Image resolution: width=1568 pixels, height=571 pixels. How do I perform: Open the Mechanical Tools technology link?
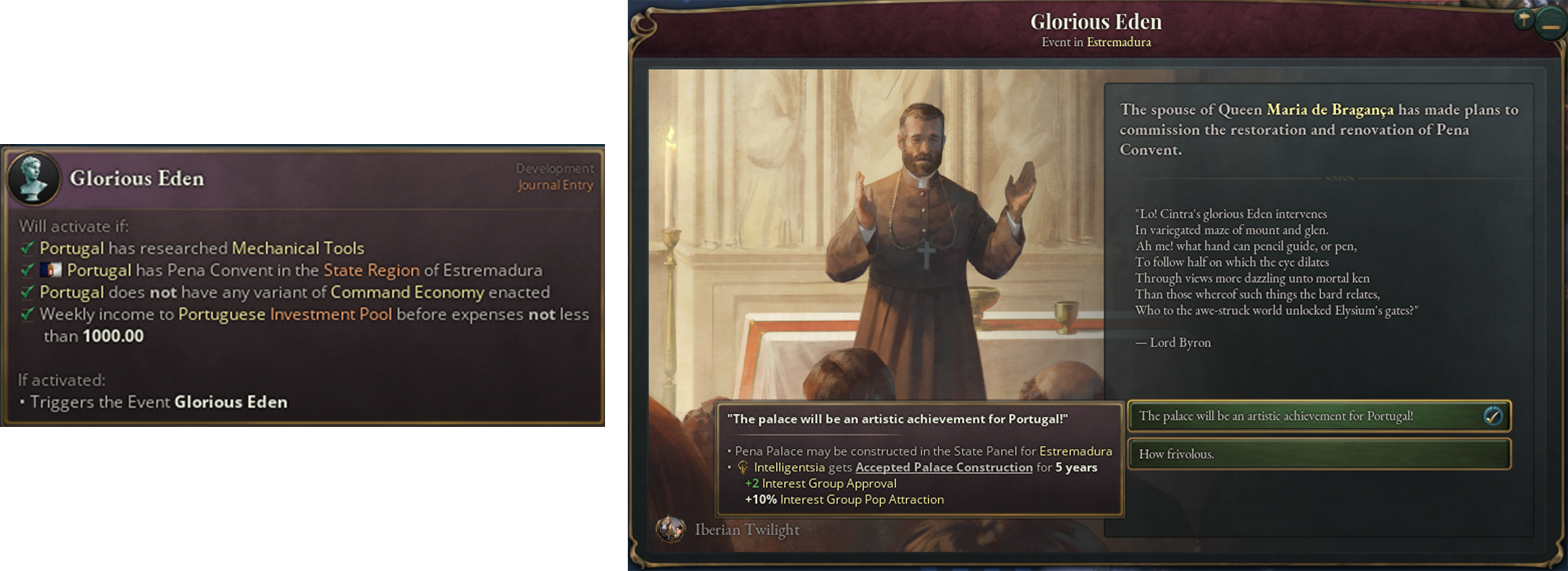(x=298, y=247)
